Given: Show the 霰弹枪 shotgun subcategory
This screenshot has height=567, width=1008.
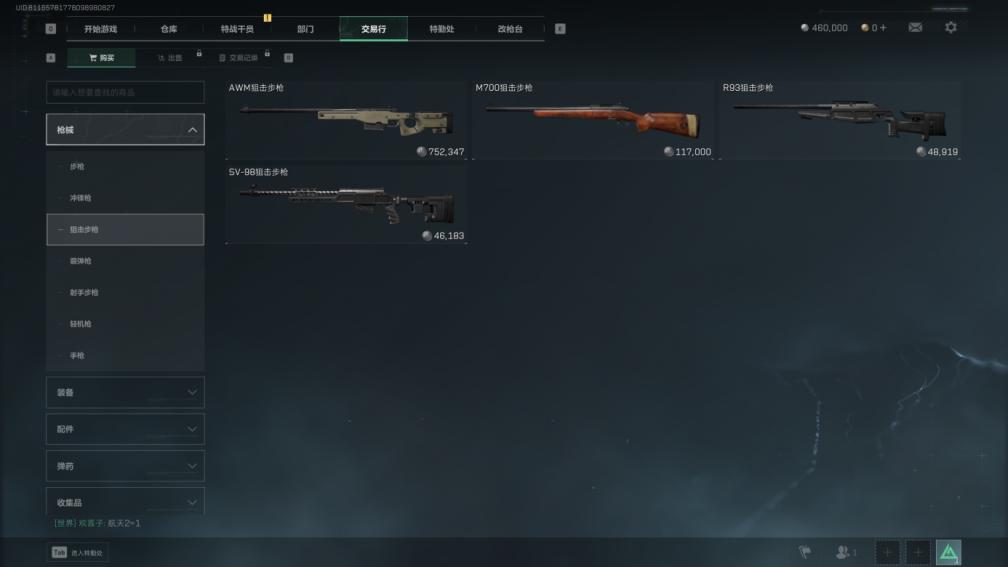Looking at the screenshot, I should (x=125, y=261).
